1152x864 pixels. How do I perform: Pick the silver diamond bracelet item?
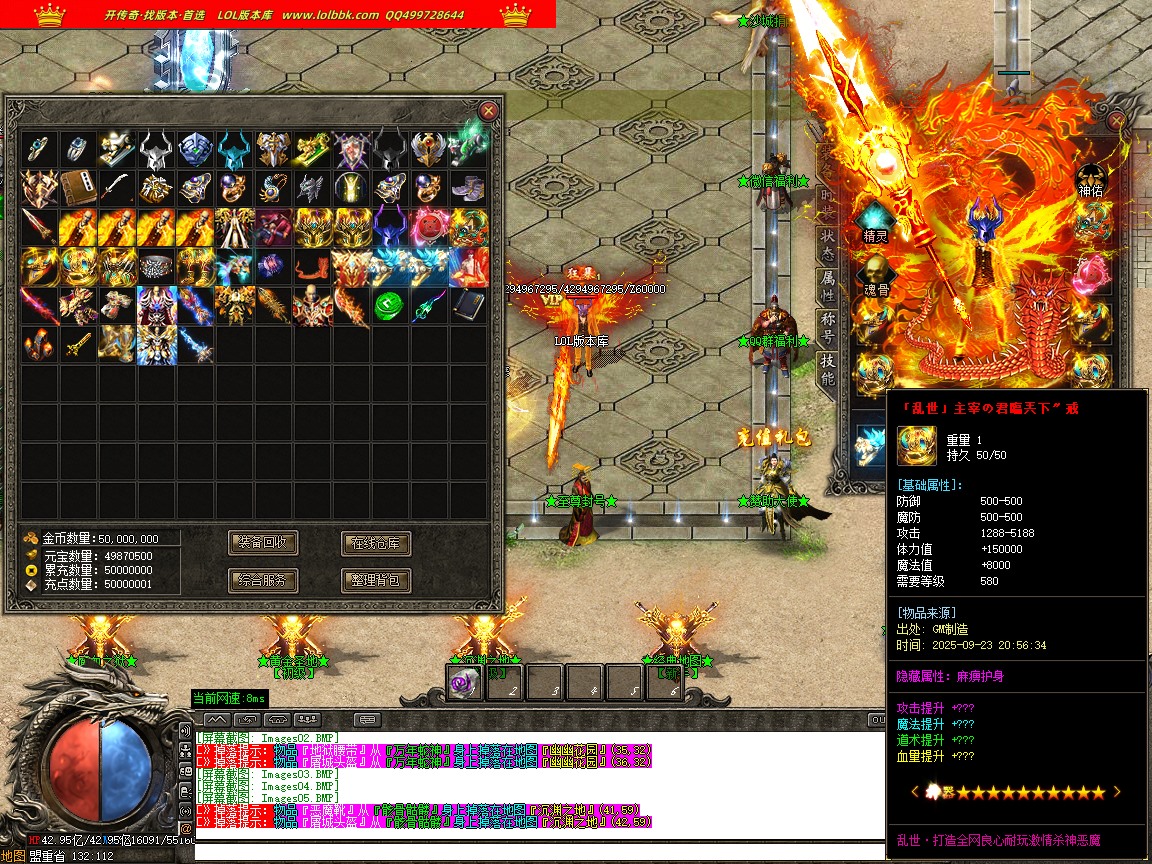(155, 266)
